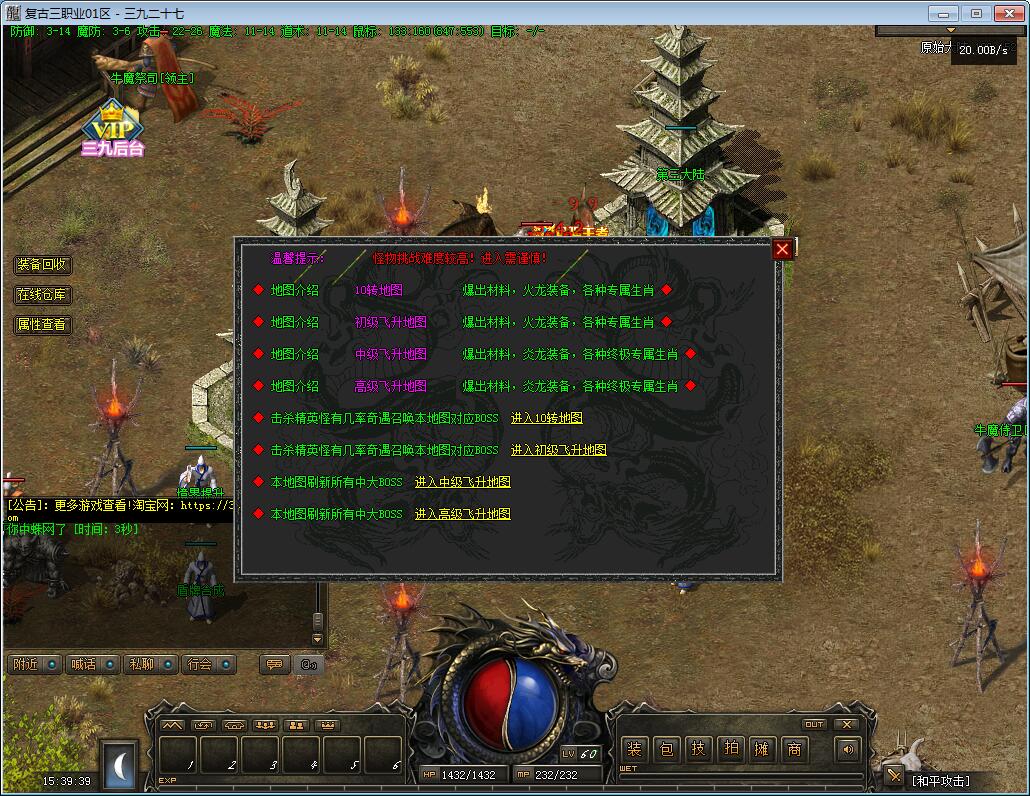
Task: Open the 三九后台 VIP panel
Action: click(x=113, y=130)
